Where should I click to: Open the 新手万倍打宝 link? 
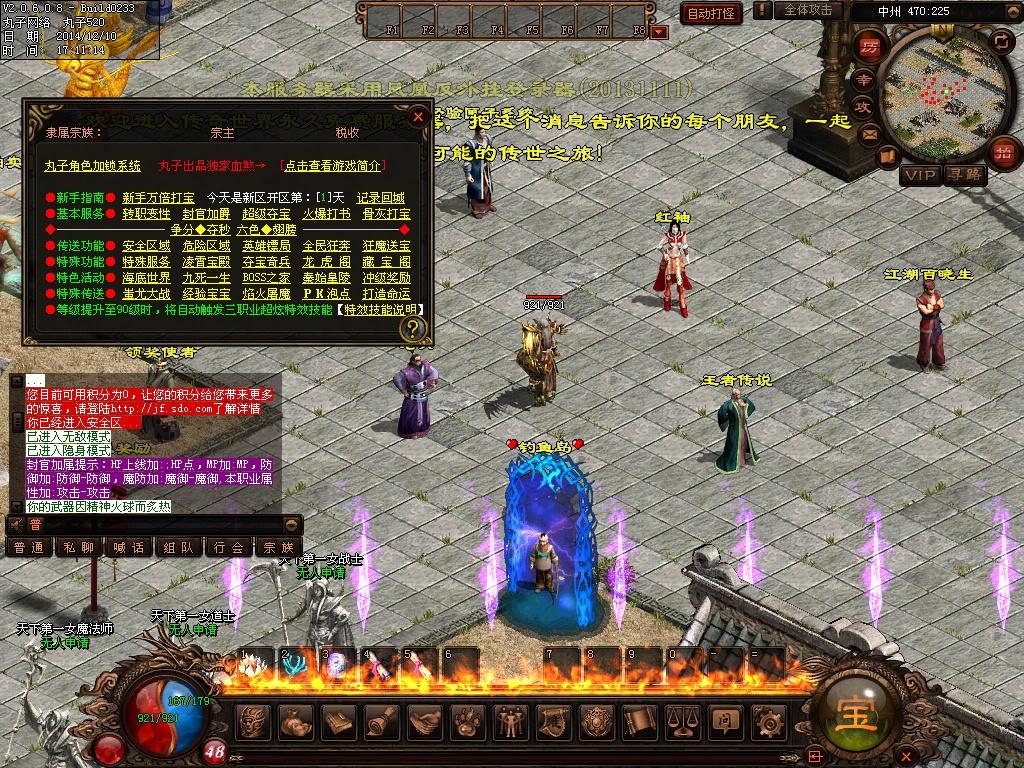[159, 198]
